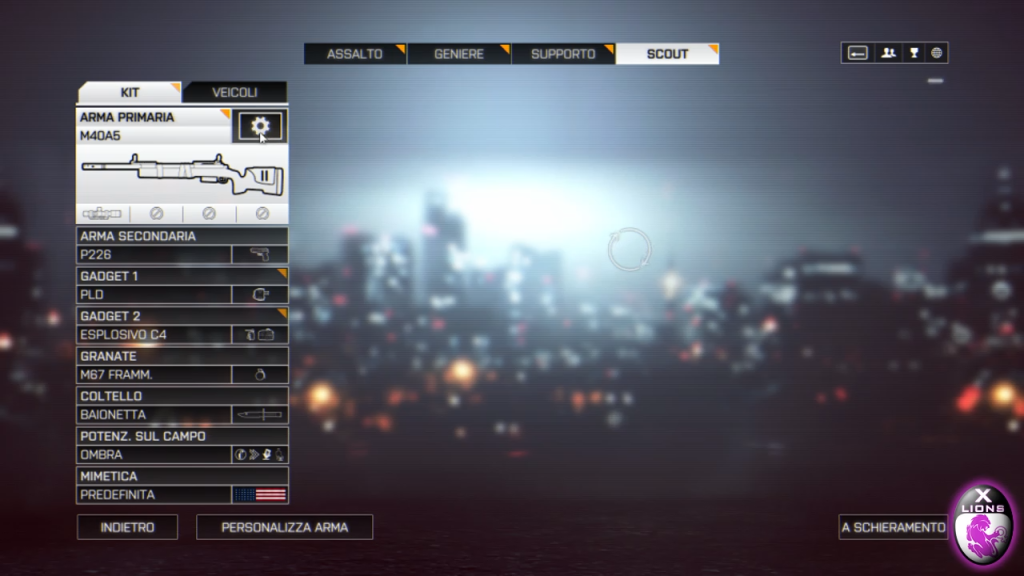Open the Ombra field upgrade slot

[182, 455]
